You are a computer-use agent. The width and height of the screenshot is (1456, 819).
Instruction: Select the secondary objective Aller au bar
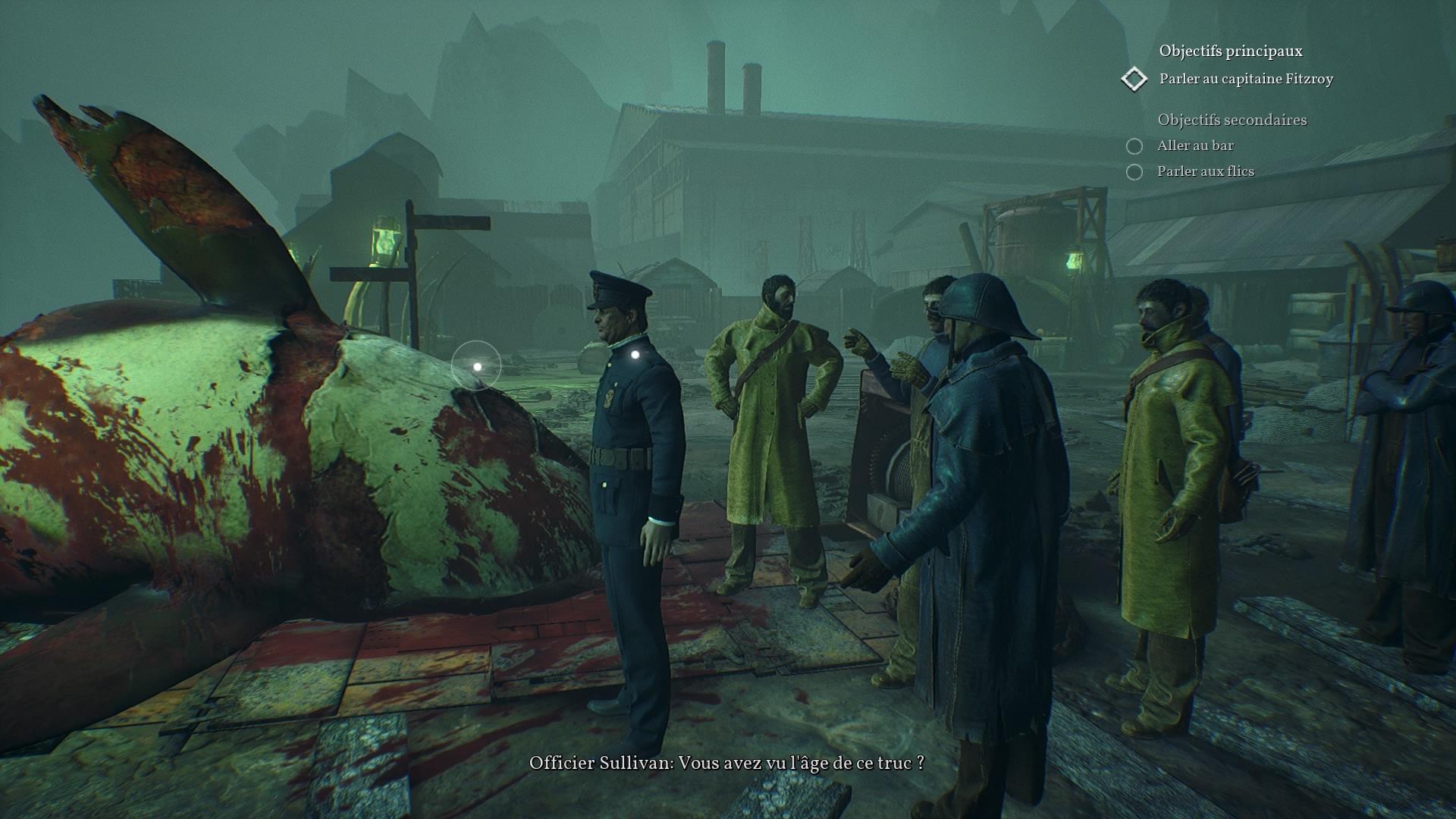pyautogui.click(x=1195, y=146)
